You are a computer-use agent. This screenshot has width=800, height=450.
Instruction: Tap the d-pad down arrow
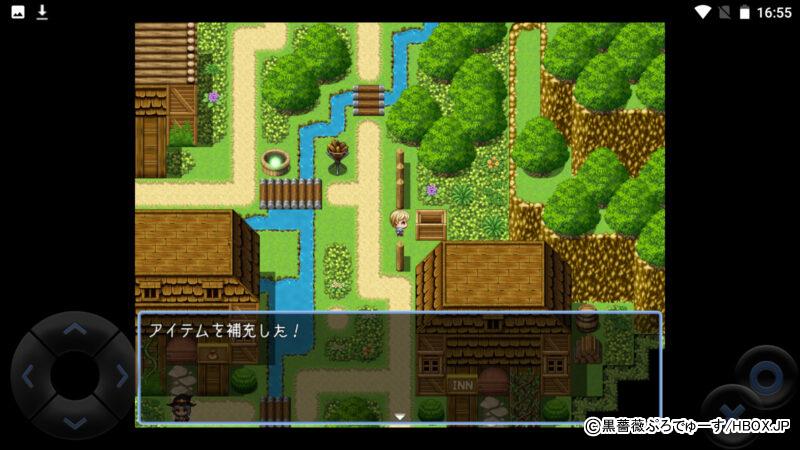pyautogui.click(x=74, y=422)
